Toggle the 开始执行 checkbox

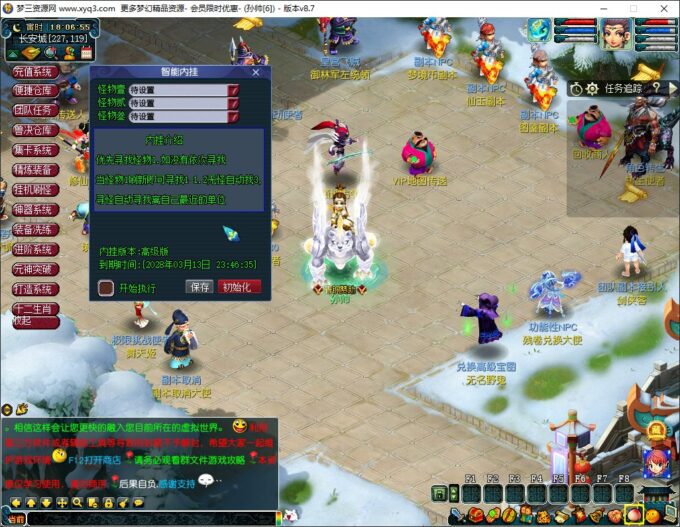pyautogui.click(x=106, y=288)
